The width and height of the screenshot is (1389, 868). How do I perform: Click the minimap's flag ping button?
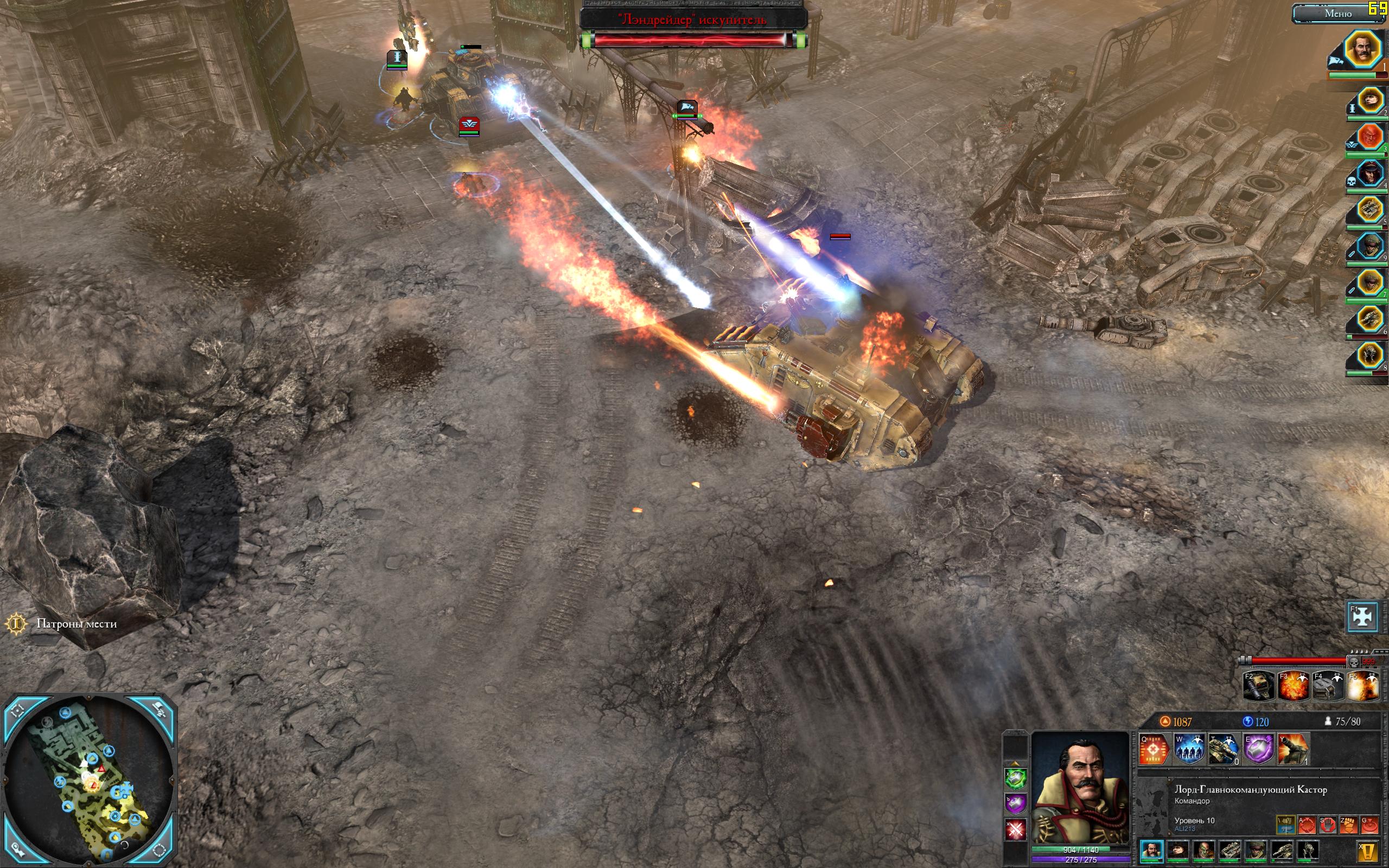pyautogui.click(x=160, y=710)
